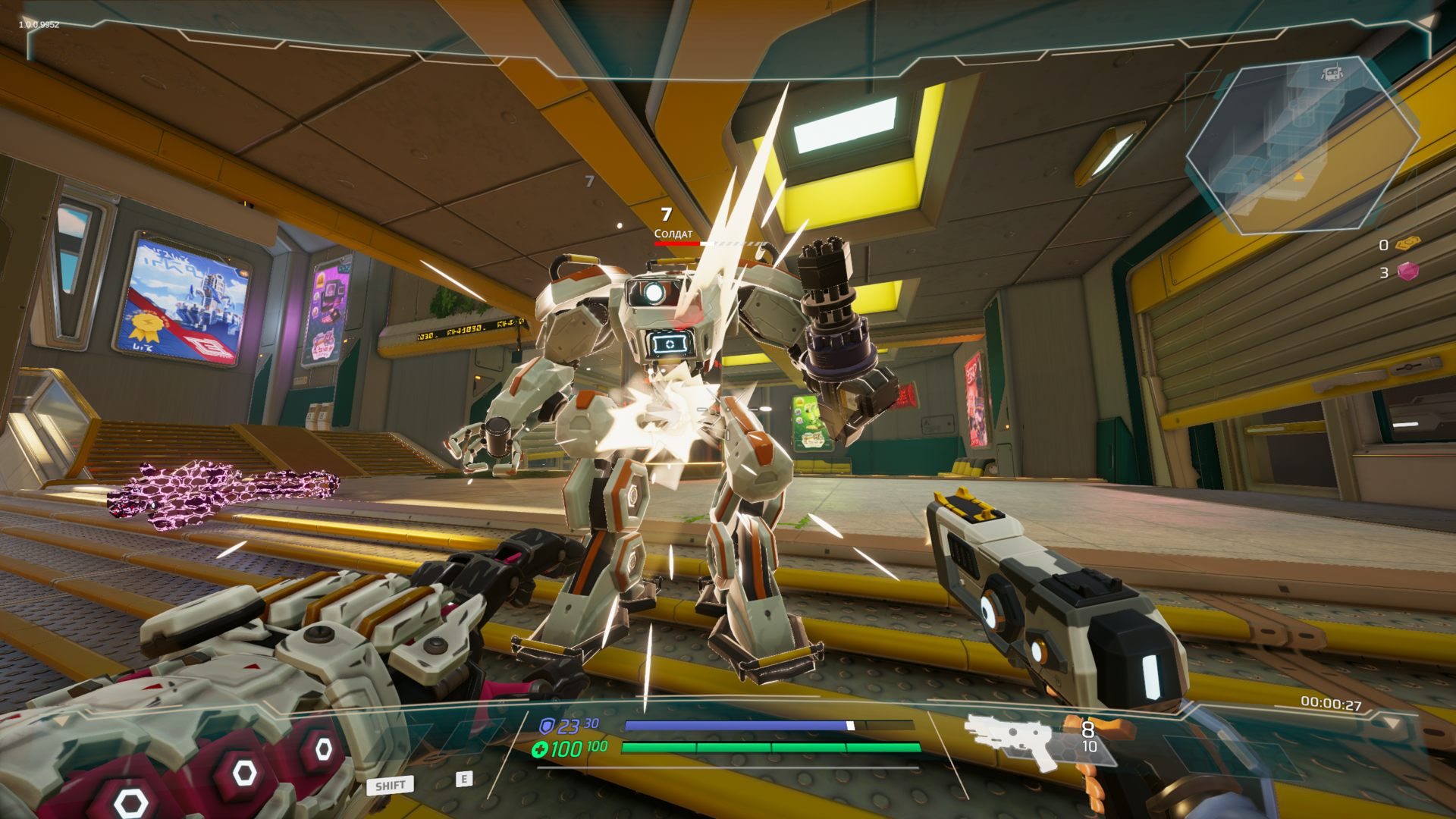Select the equipped pistol weapon icon
This screenshot has width=1456, height=819.
tap(1013, 739)
